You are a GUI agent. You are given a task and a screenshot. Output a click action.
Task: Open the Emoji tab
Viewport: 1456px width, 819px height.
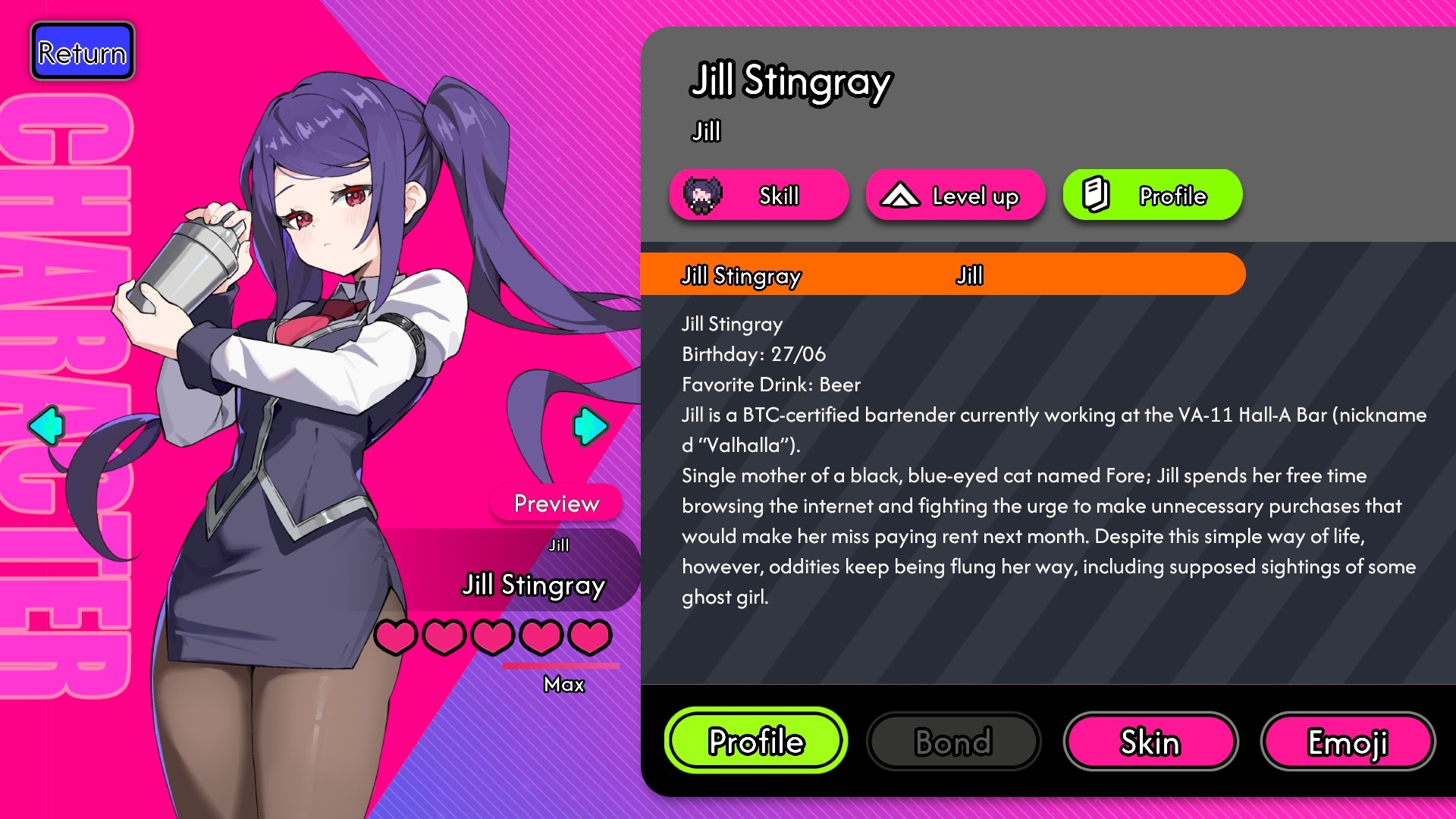(1348, 742)
